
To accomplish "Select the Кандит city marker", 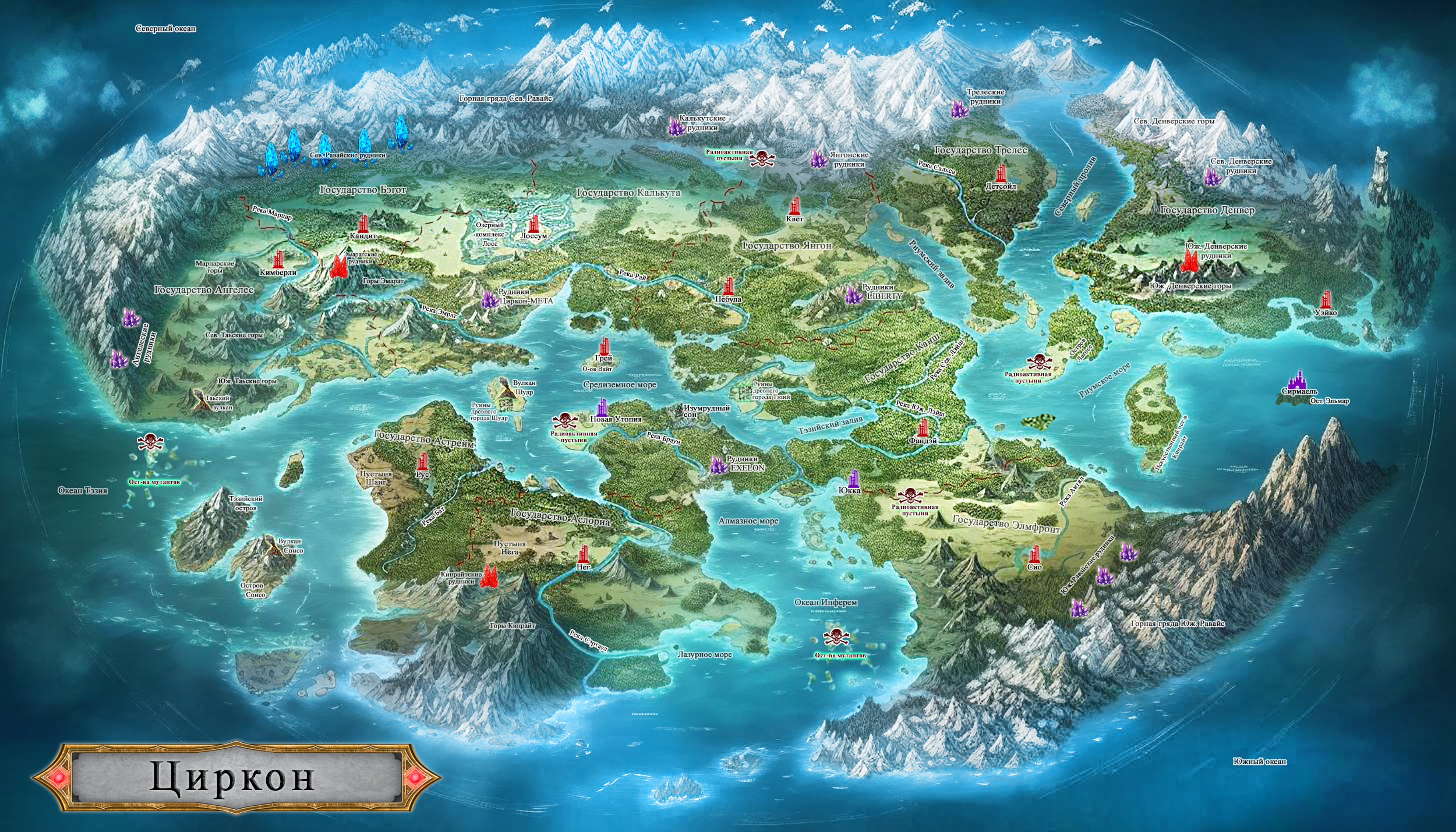I will (x=363, y=224).
